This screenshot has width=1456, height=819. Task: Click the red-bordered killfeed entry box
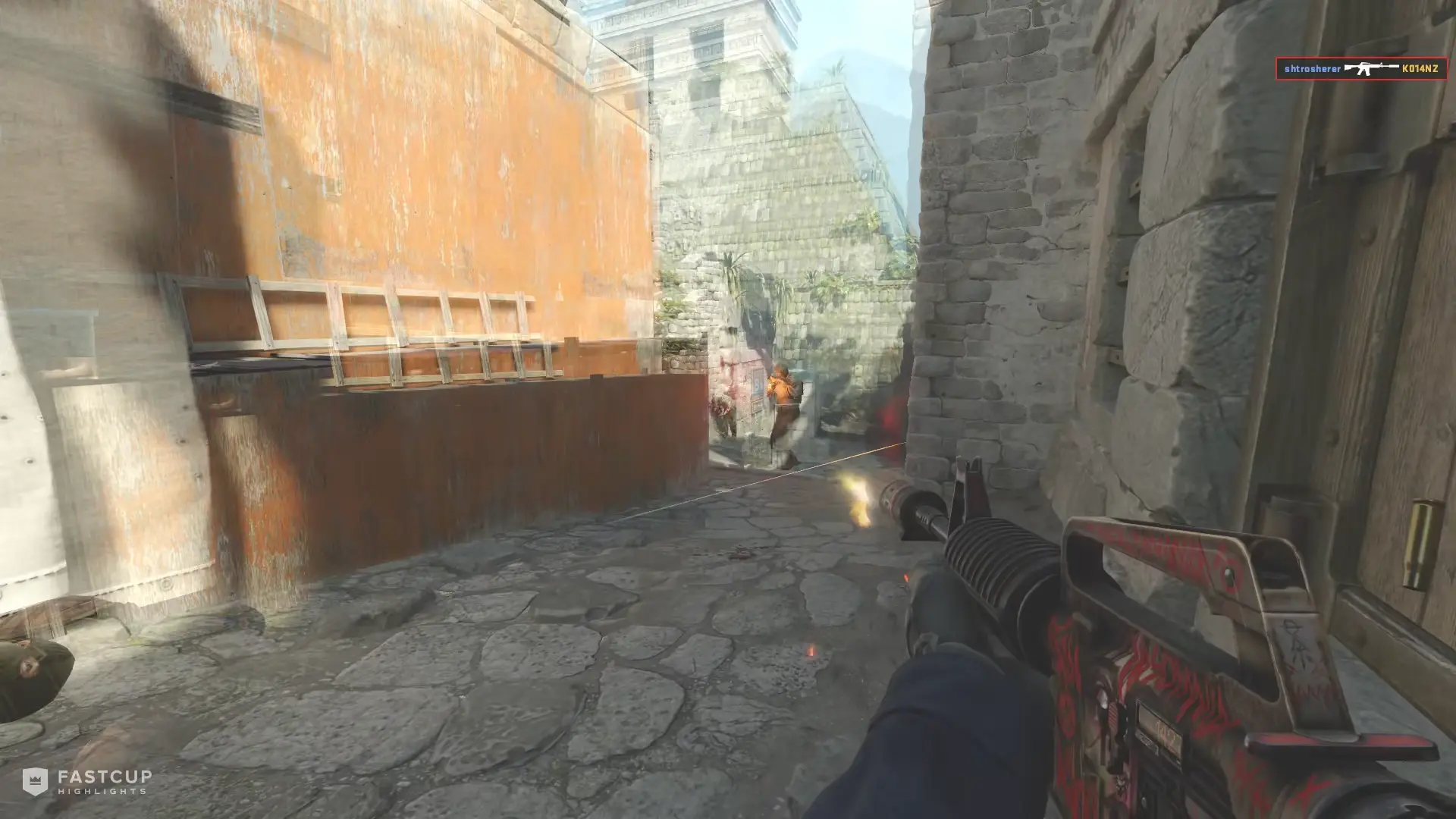1361,67
